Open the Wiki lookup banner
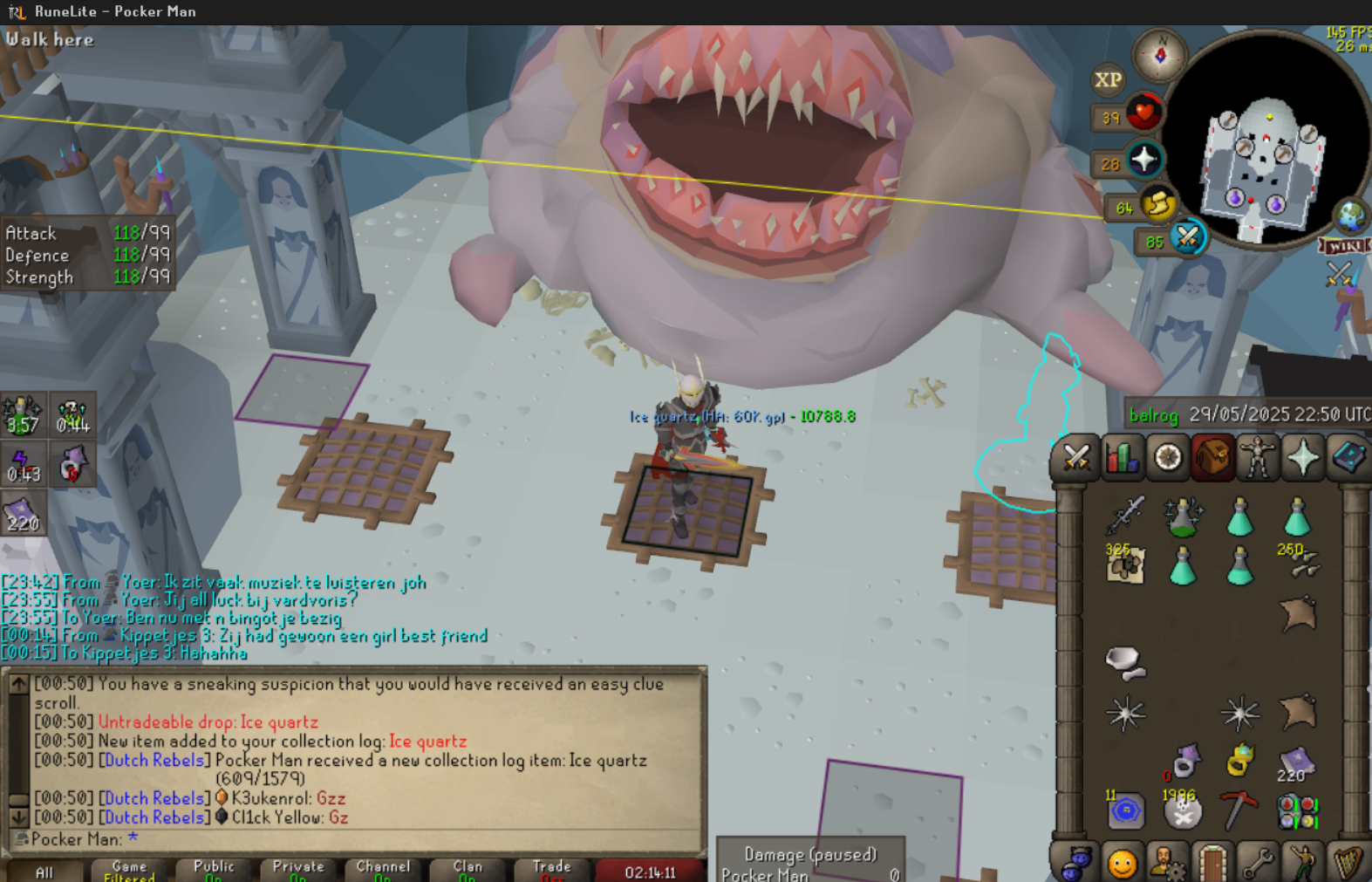 point(1343,246)
